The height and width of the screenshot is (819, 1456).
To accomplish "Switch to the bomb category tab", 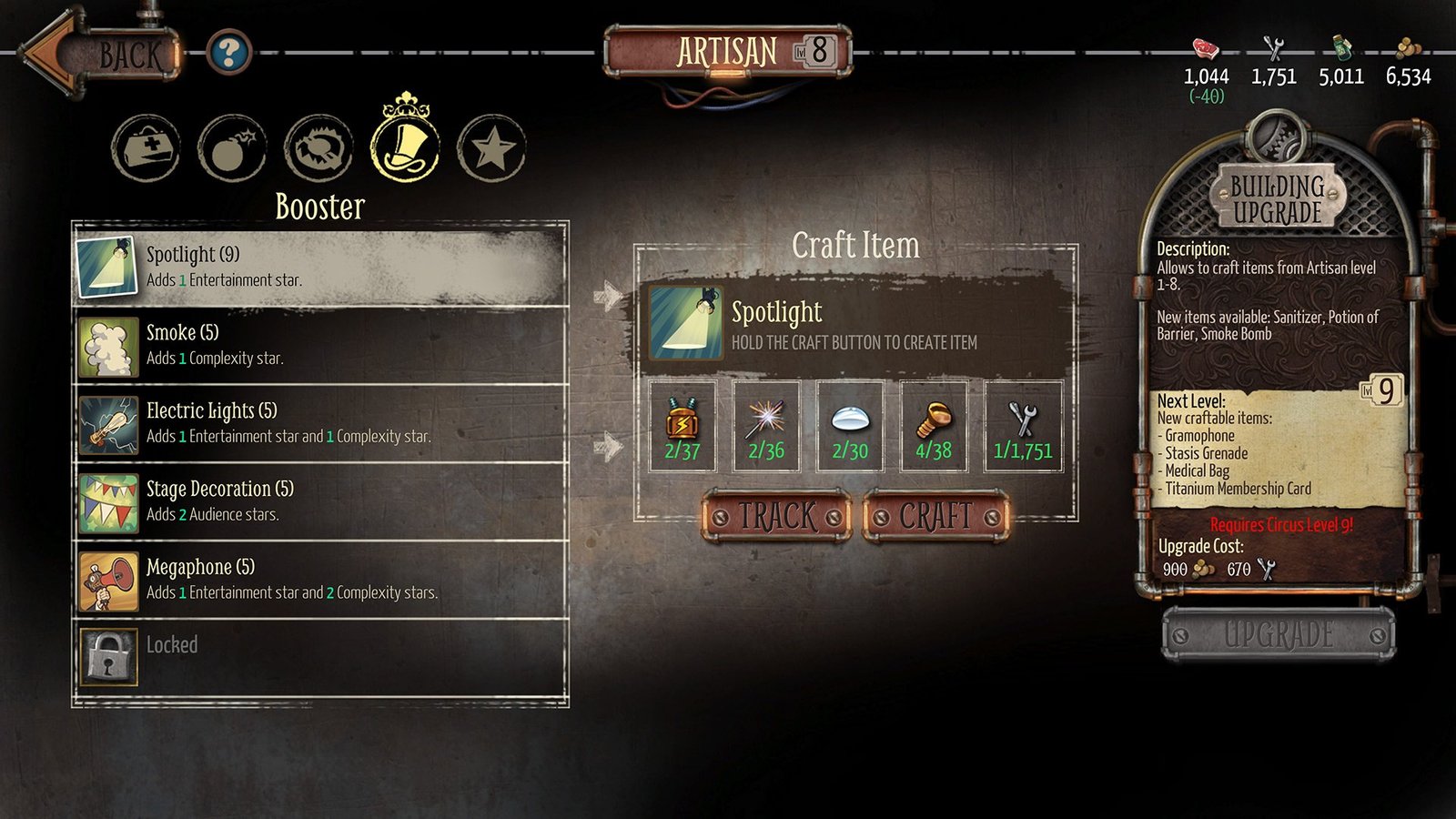I will pyautogui.click(x=232, y=148).
